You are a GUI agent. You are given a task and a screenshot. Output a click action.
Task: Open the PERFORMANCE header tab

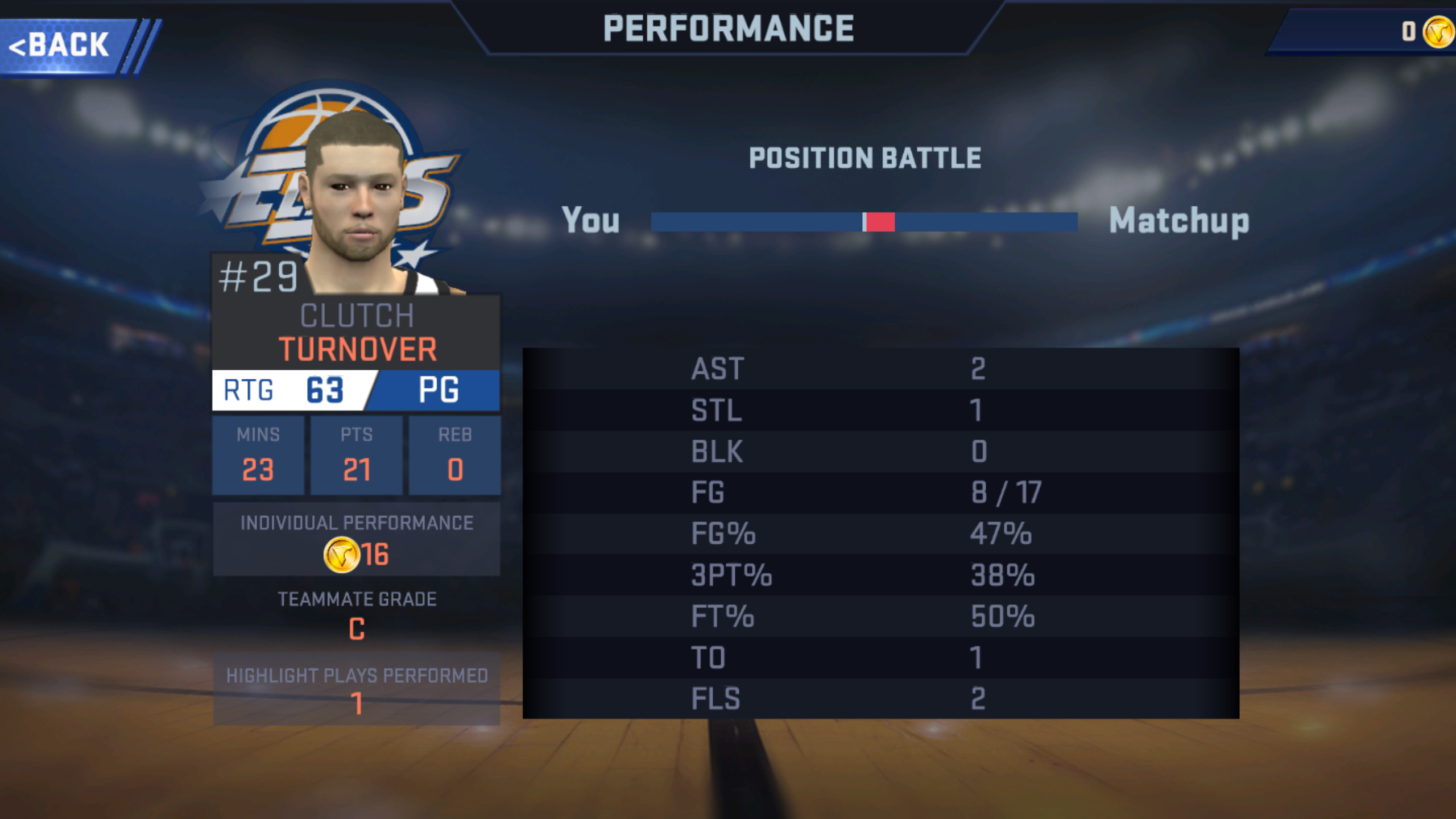[x=727, y=27]
